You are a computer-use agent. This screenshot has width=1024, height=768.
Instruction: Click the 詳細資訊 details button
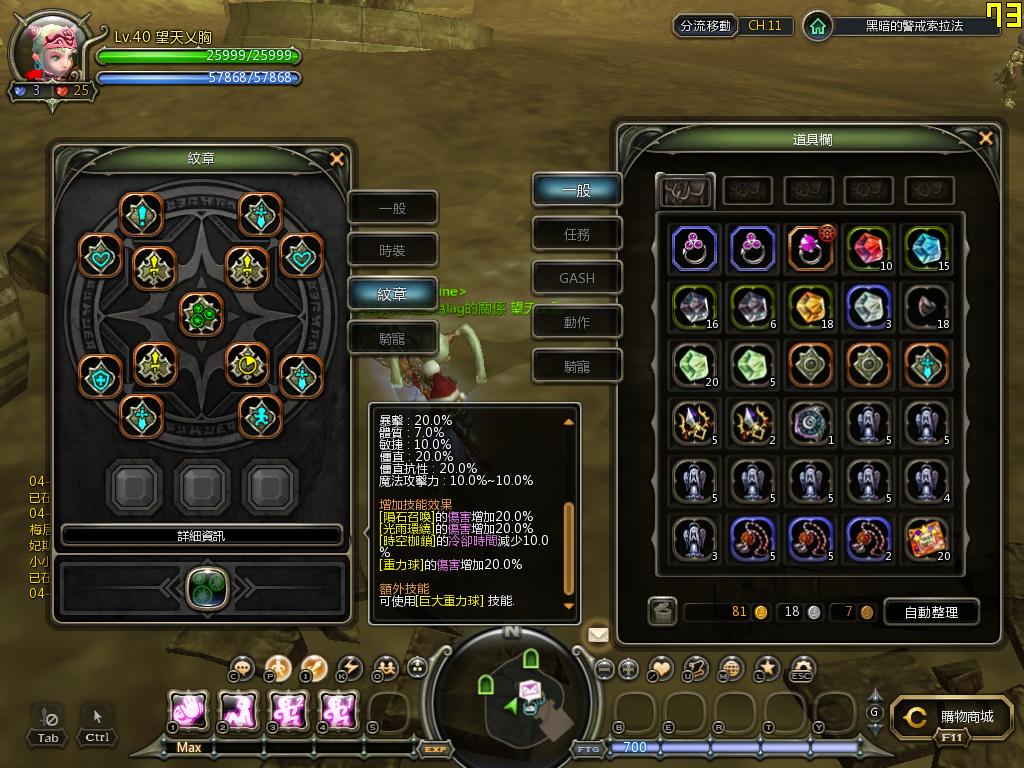click(201, 536)
